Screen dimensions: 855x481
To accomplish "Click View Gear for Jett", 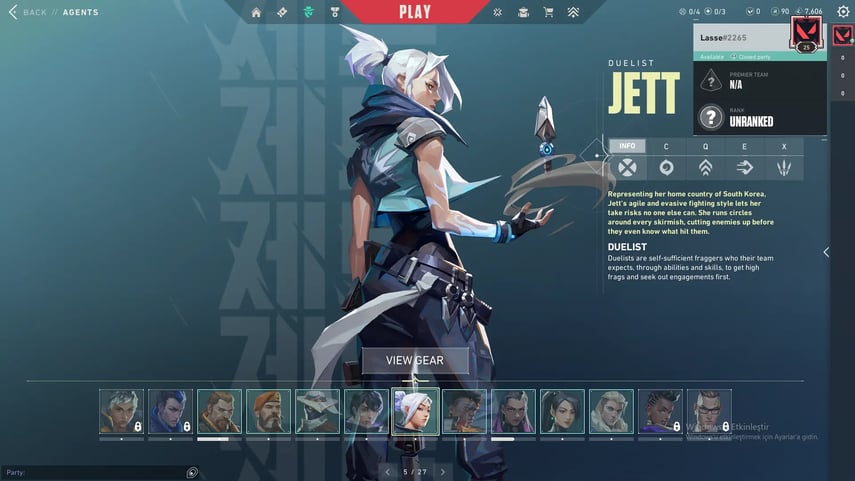I will [415, 361].
